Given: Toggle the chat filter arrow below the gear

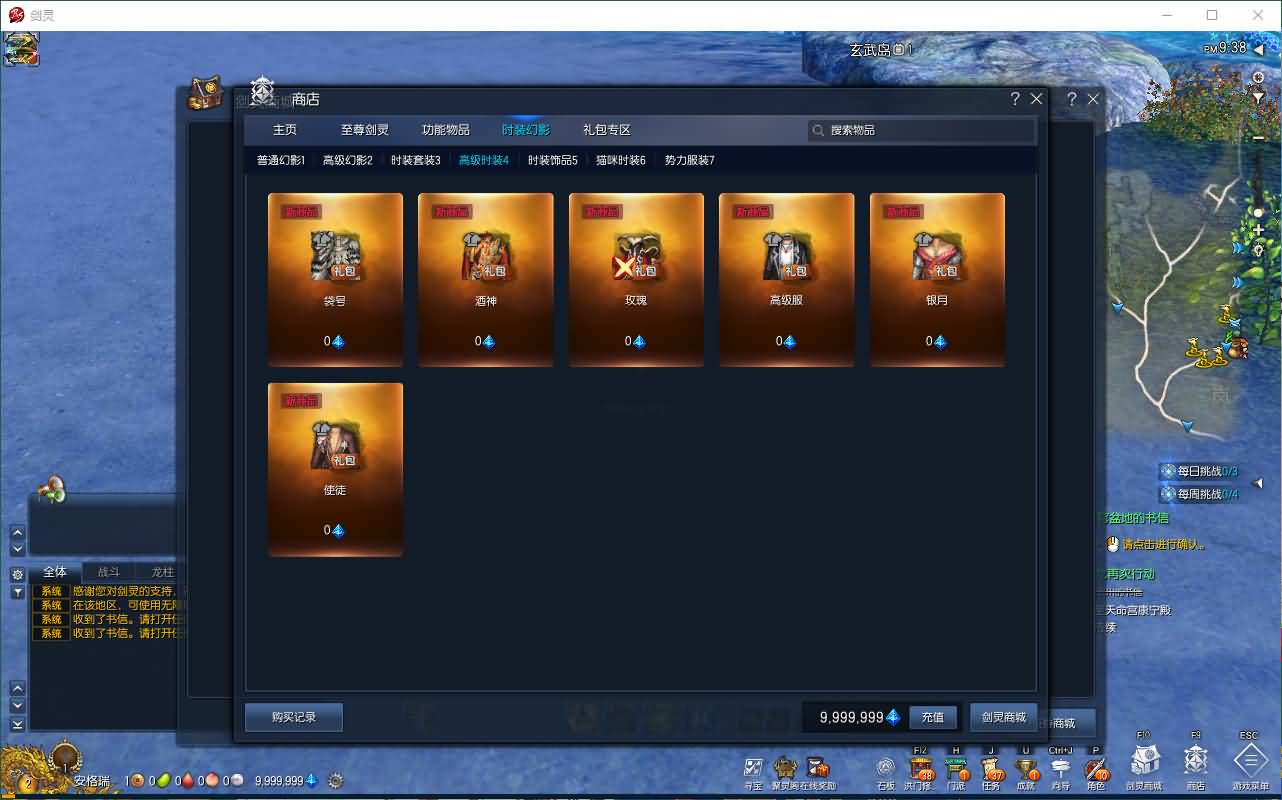Looking at the screenshot, I should 16,592.
